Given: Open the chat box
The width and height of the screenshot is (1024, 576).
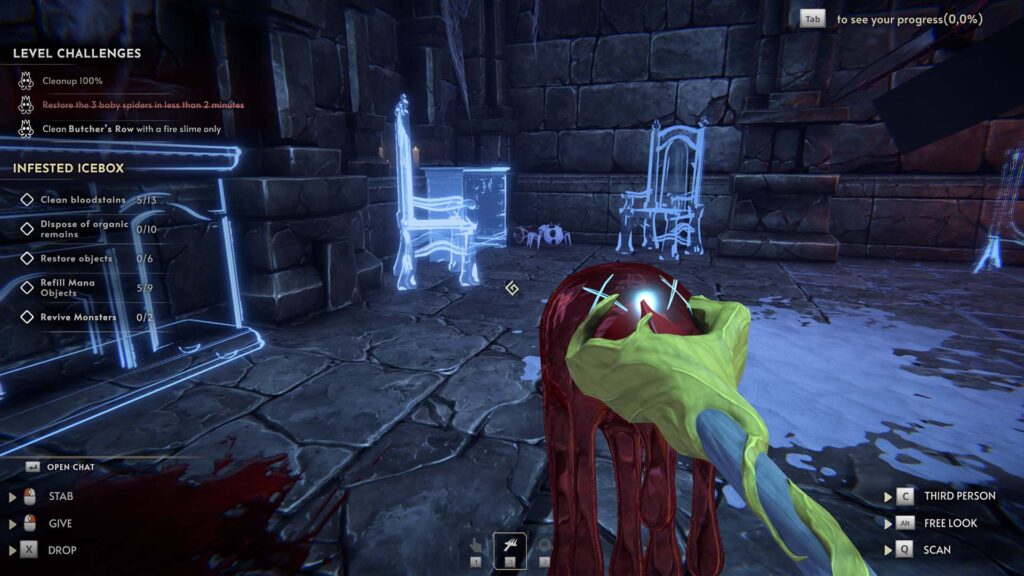Looking at the screenshot, I should click(70, 467).
